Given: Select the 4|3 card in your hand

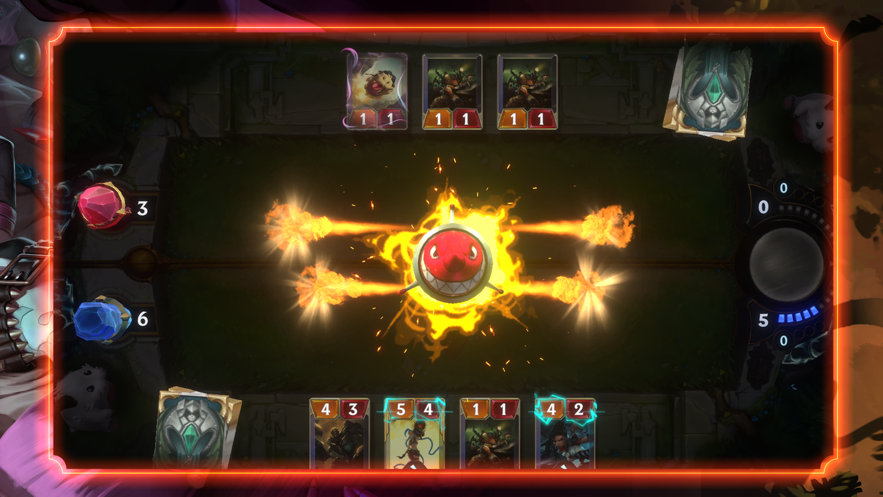Looking at the screenshot, I should tap(339, 434).
